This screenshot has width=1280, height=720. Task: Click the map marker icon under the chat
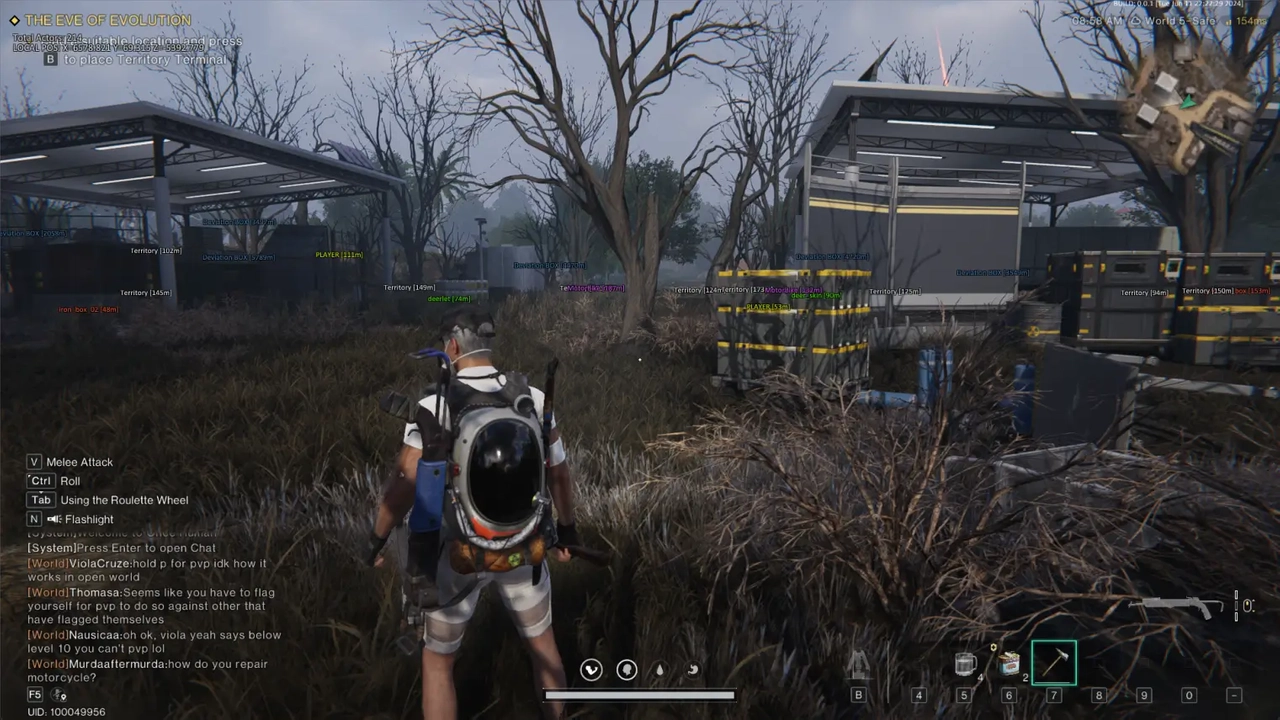(59, 695)
